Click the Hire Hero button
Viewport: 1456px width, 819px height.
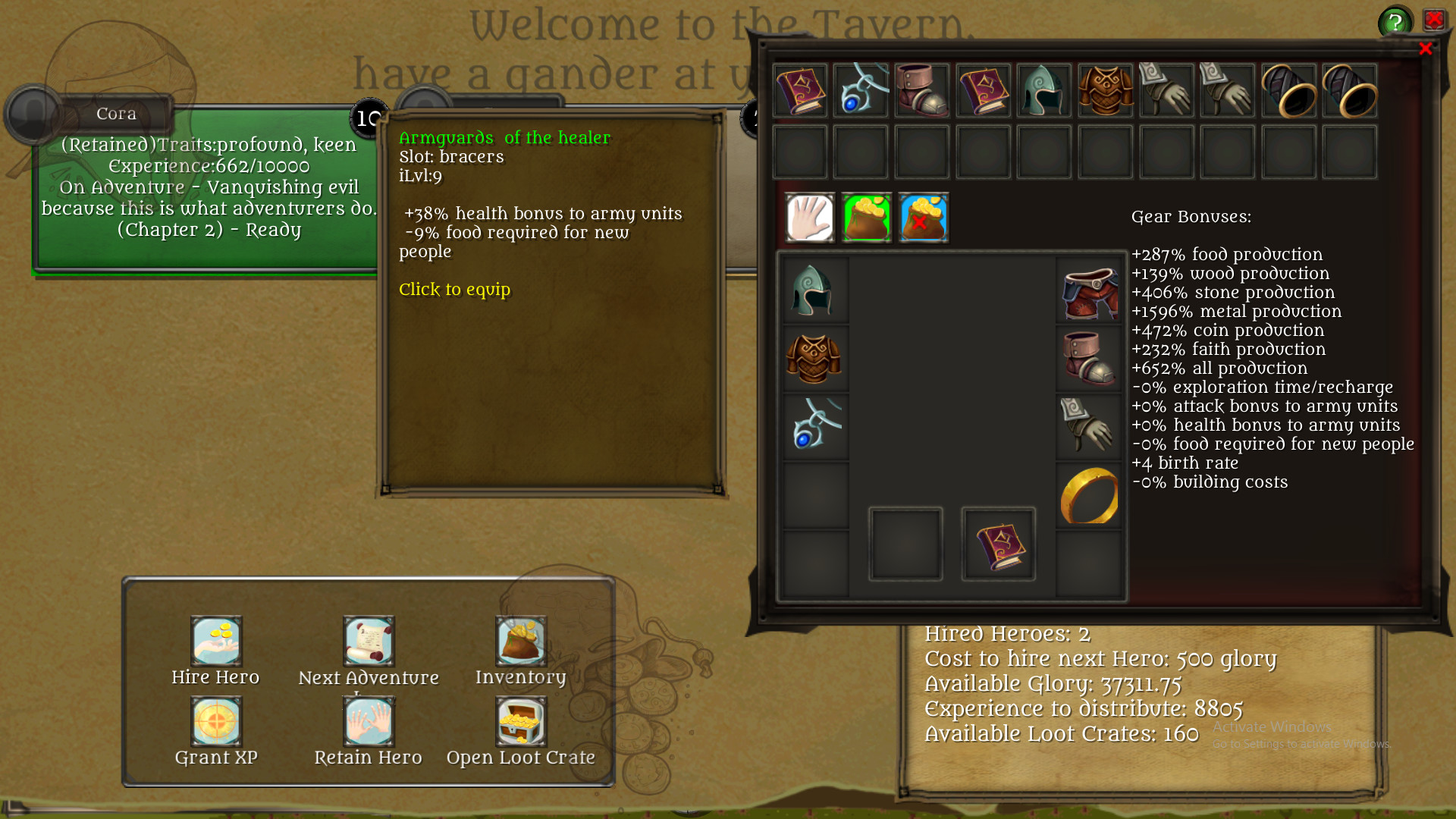click(216, 641)
